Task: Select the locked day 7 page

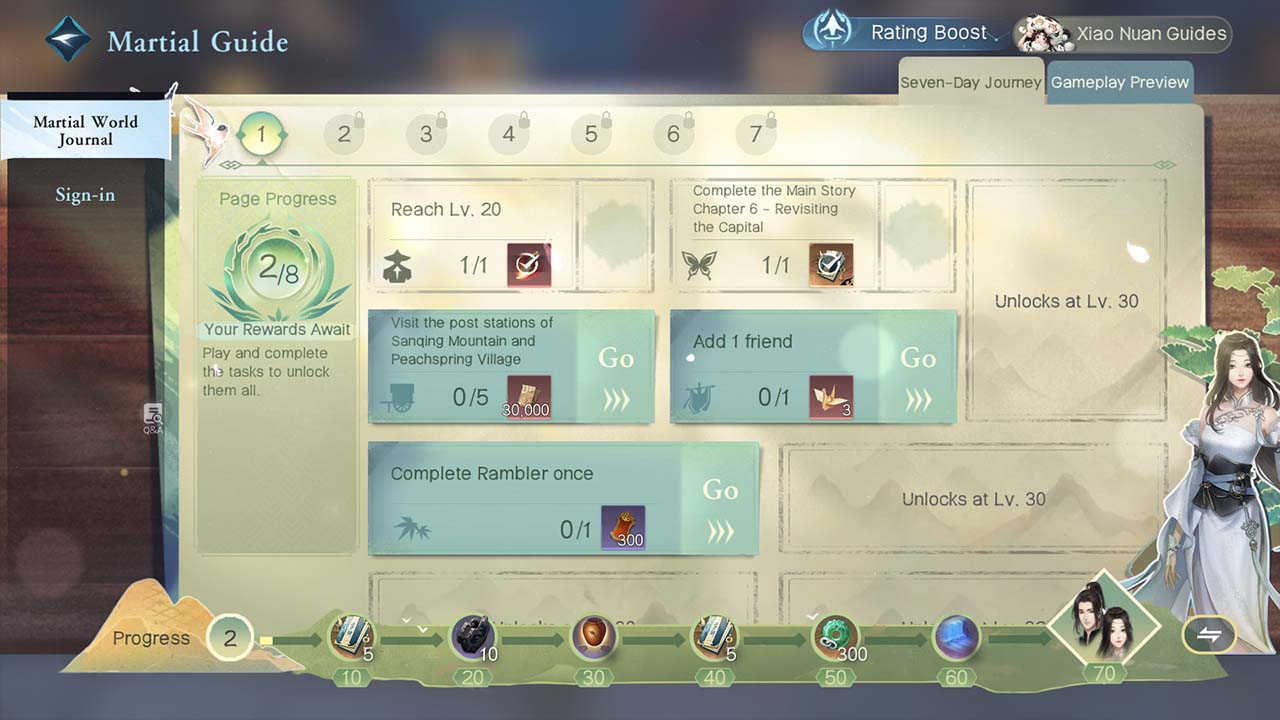Action: point(756,134)
